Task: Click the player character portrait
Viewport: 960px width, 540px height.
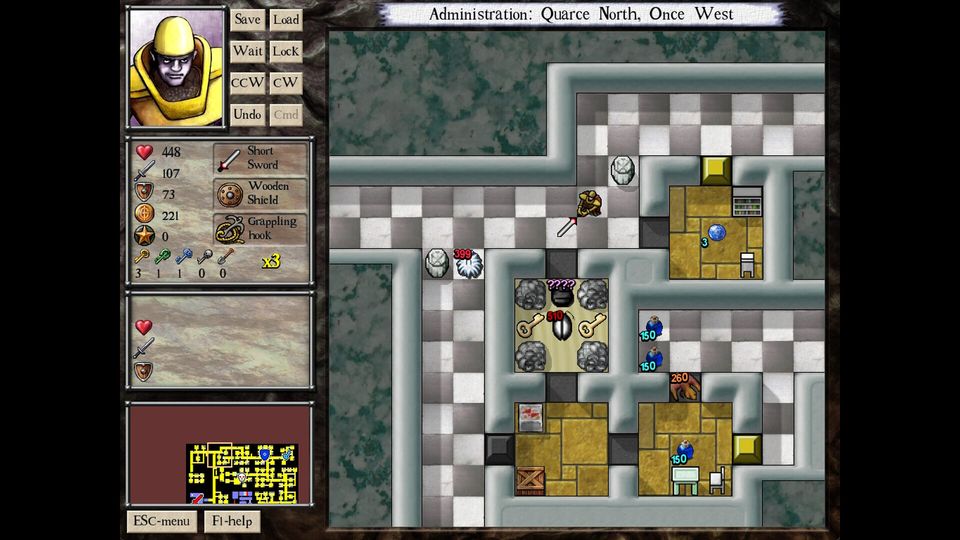Action: [175, 67]
